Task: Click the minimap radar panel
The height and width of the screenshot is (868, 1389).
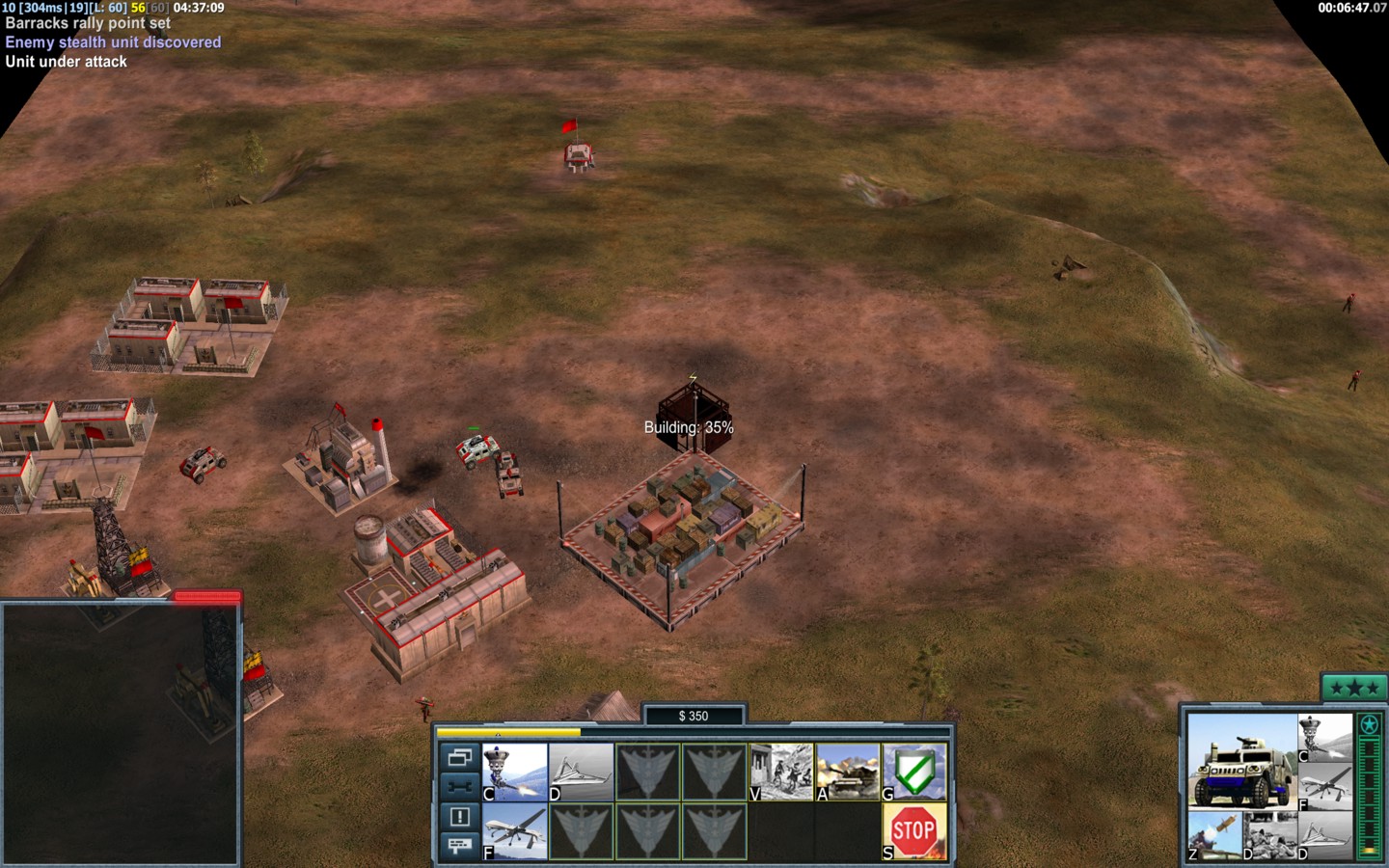Action: pyautogui.click(x=120, y=734)
